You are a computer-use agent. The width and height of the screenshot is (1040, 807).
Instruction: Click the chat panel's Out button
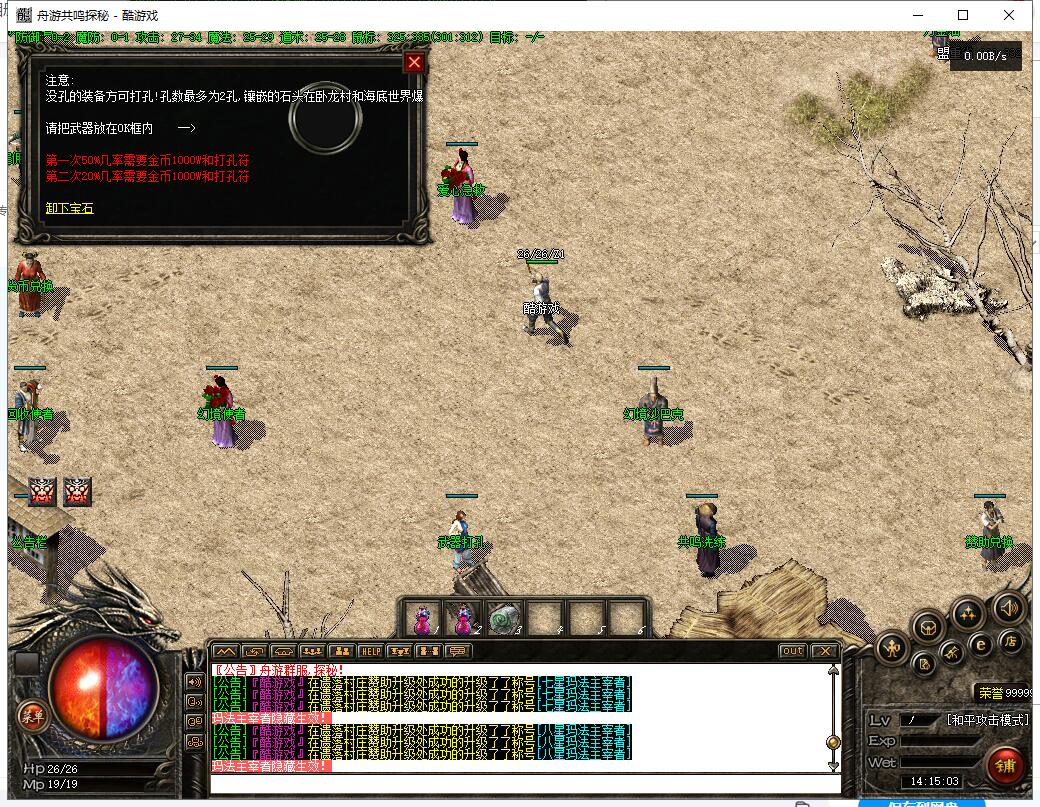(792, 651)
